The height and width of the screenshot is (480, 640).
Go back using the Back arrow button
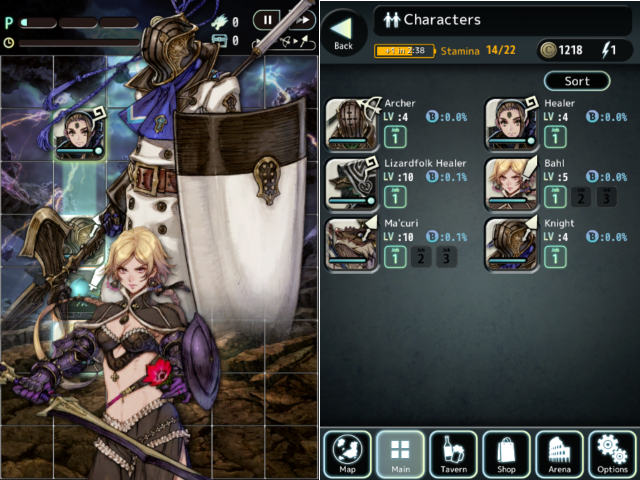[x=344, y=33]
